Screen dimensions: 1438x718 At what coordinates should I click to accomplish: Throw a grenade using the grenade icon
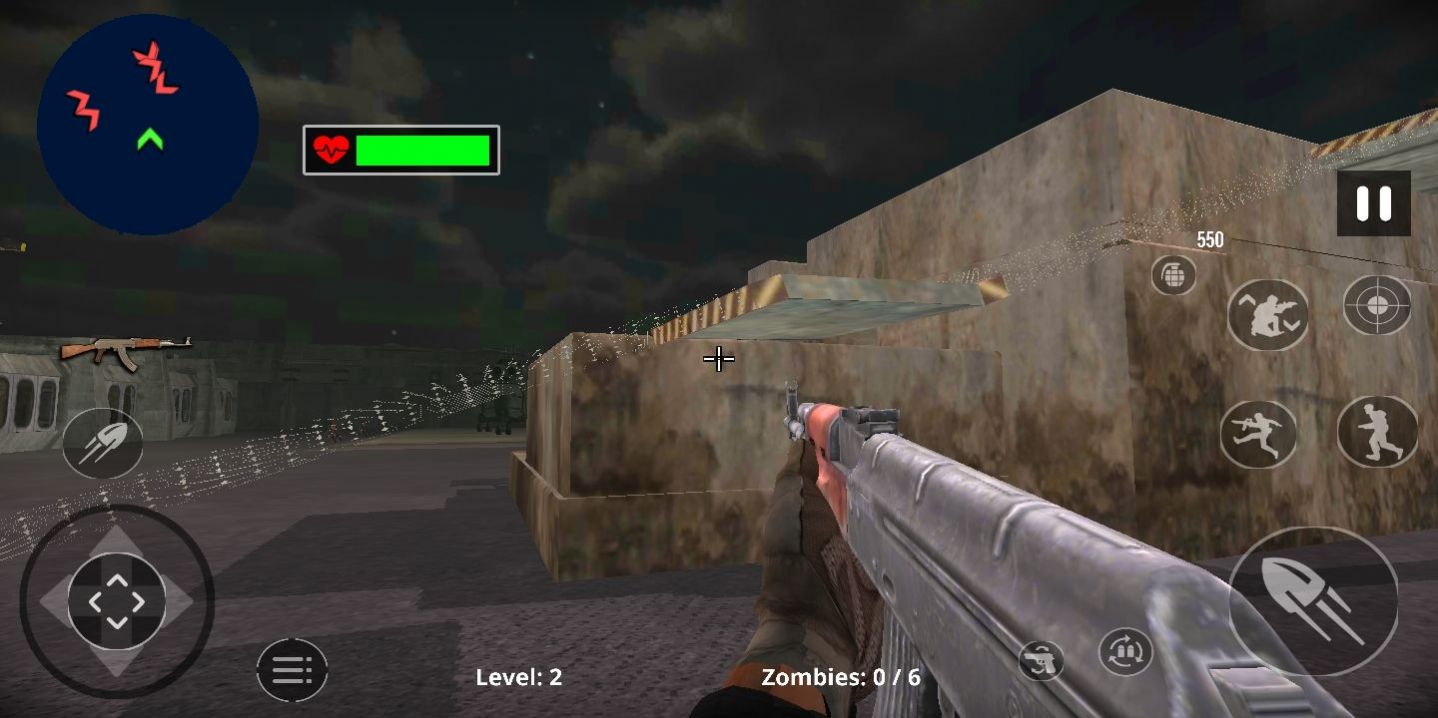tap(1173, 275)
